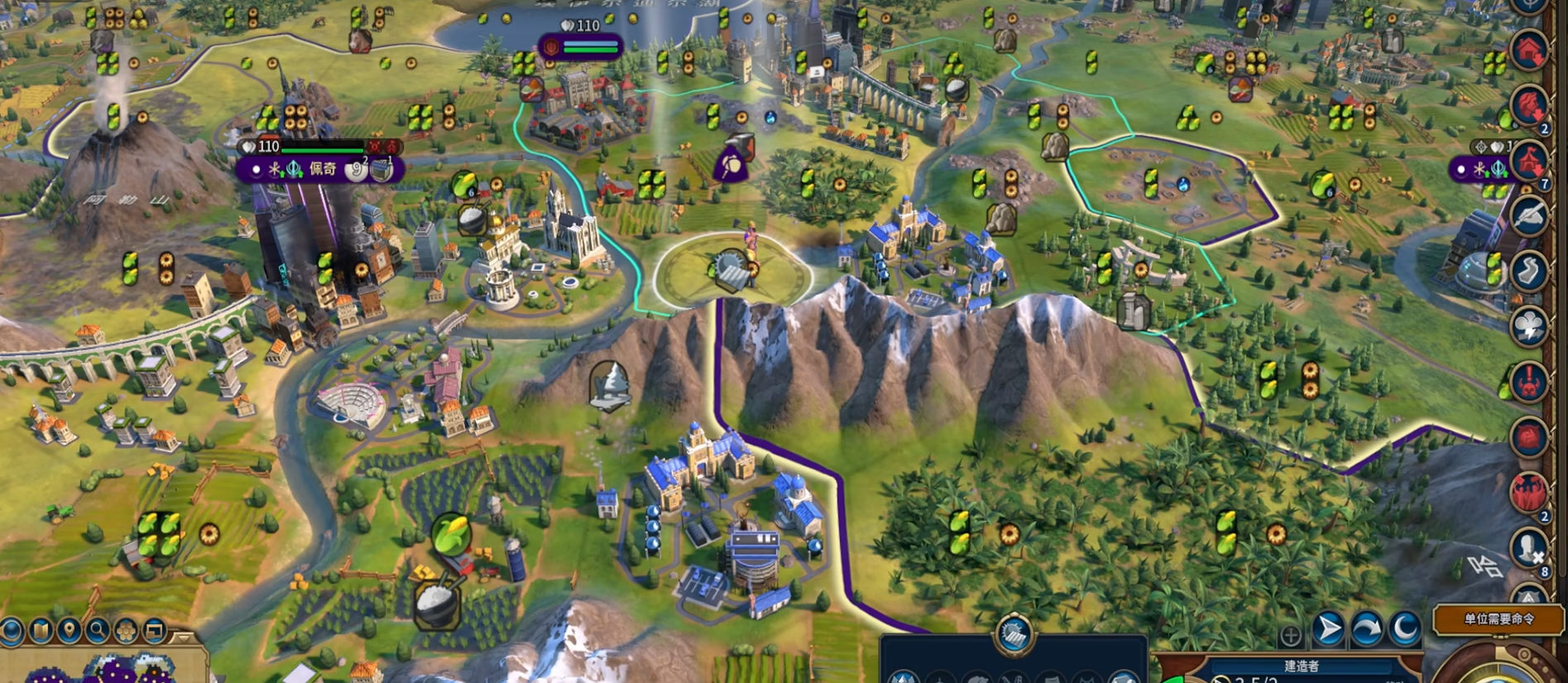Expand extra unit actions with plus button
Screen dimensions: 1568x683
coord(1290,636)
